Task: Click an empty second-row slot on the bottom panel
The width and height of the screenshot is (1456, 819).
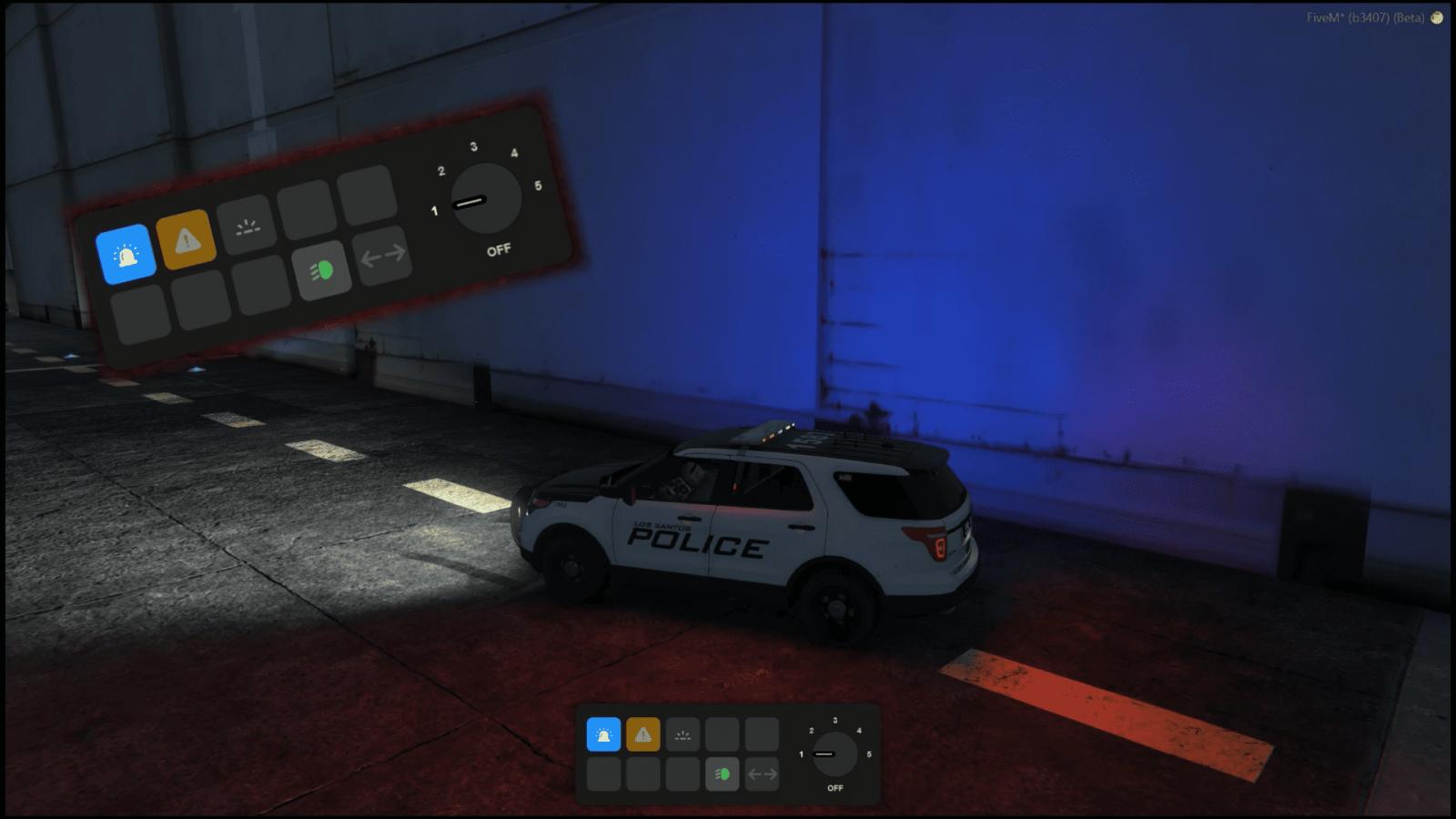Action: 604,772
